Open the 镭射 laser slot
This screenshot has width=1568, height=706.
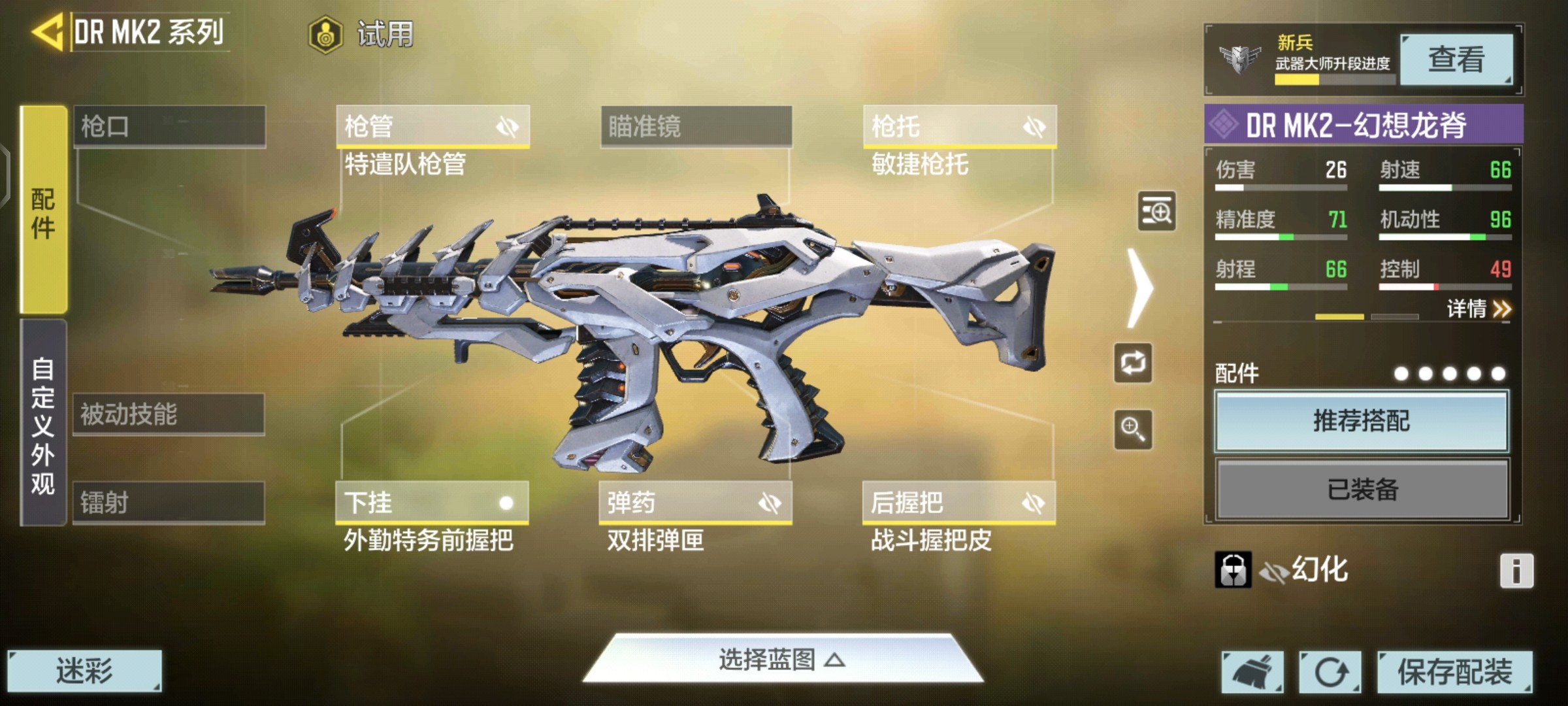[x=169, y=503]
